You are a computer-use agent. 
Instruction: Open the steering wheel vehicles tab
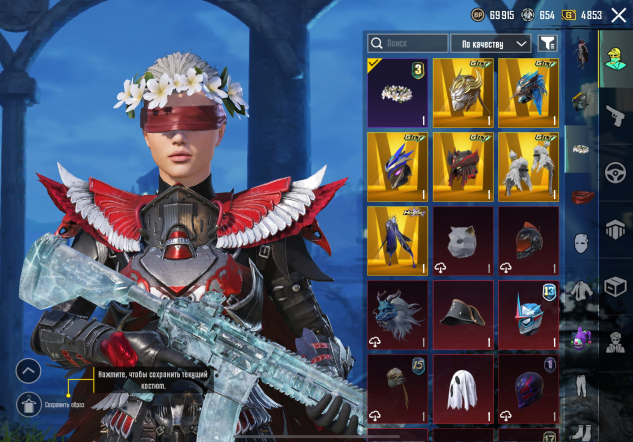[615, 171]
